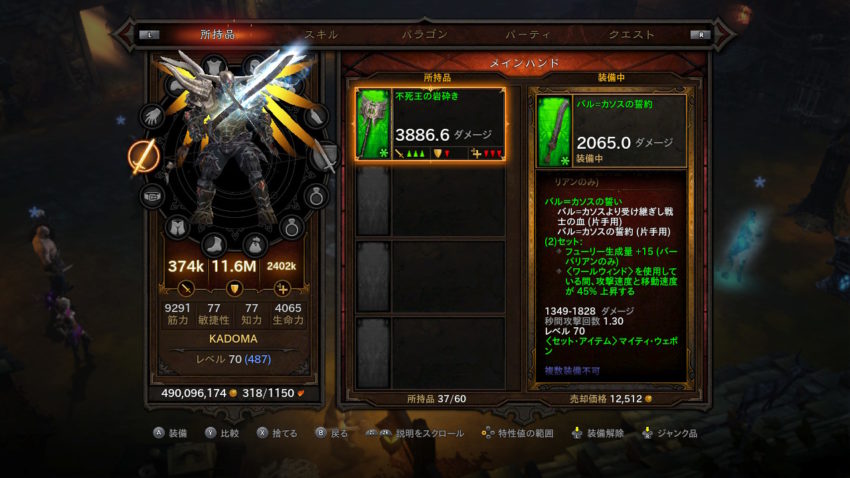Select the boots equipment slot
This screenshot has height=478, width=850.
(x=215, y=243)
